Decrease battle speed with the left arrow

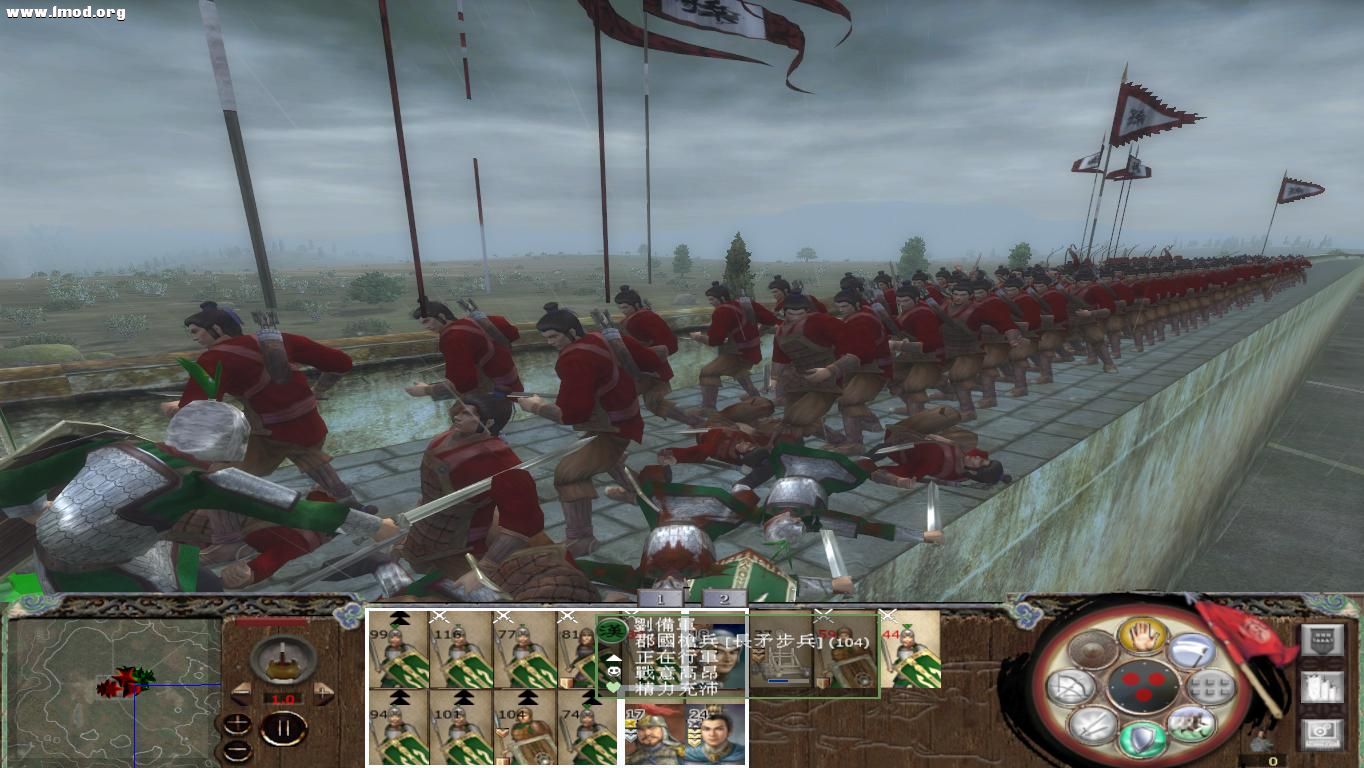click(x=242, y=692)
